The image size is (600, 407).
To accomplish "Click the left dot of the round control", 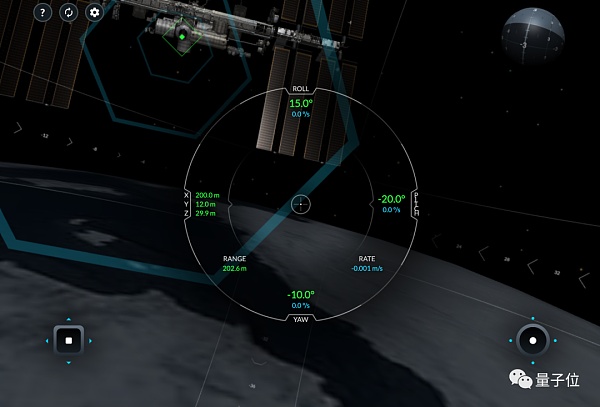I will tap(510, 341).
